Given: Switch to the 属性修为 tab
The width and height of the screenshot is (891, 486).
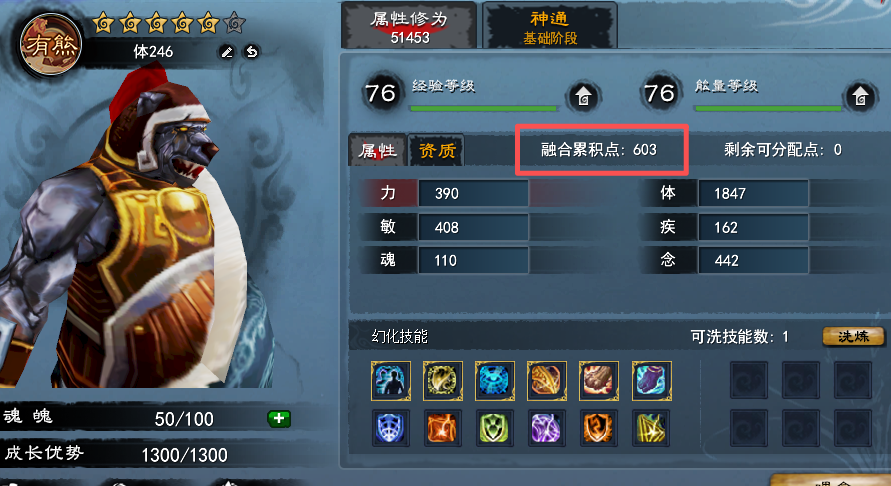Looking at the screenshot, I should [x=407, y=26].
